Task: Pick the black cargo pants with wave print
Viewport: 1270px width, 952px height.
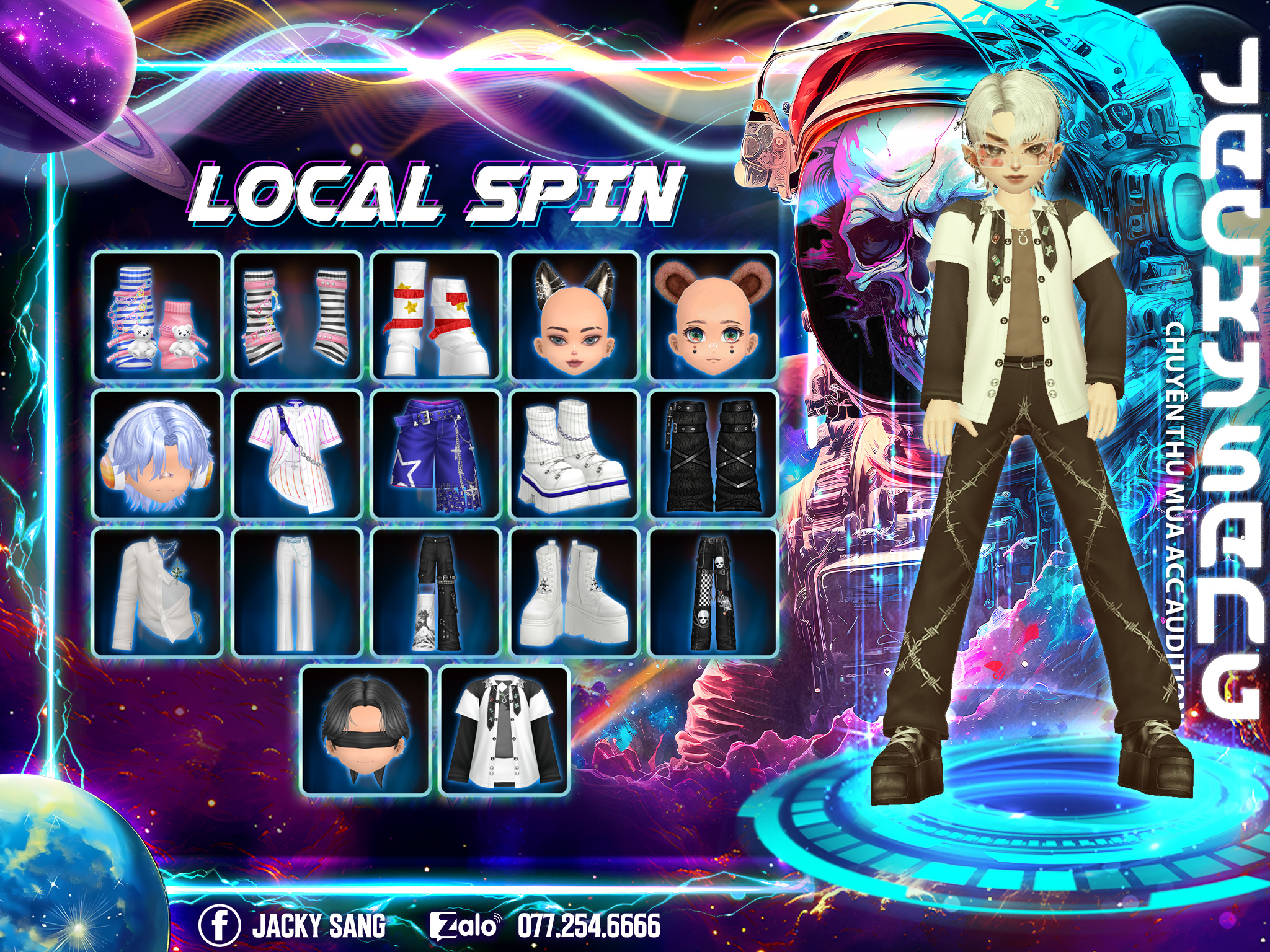Action: pos(436,592)
